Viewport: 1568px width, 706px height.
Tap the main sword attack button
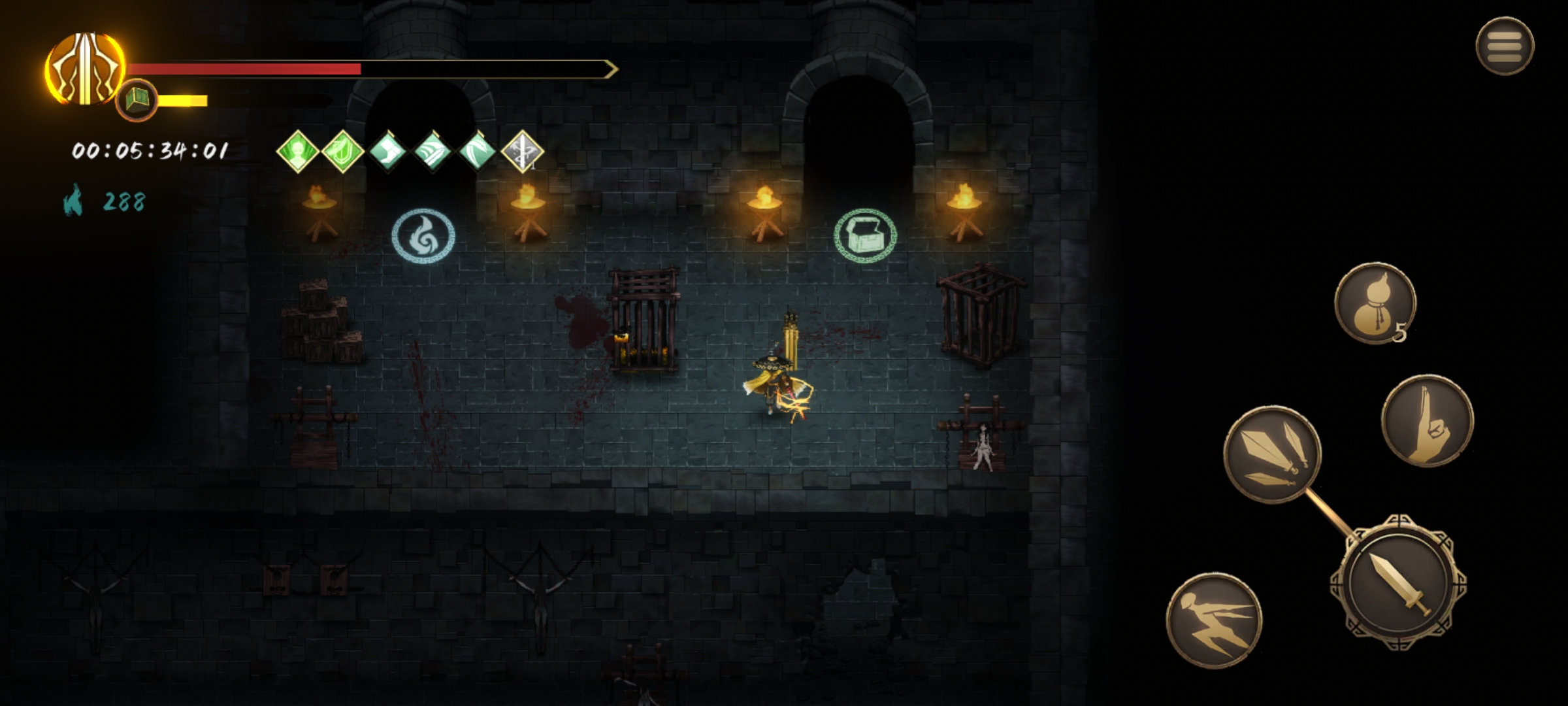coord(1397,582)
